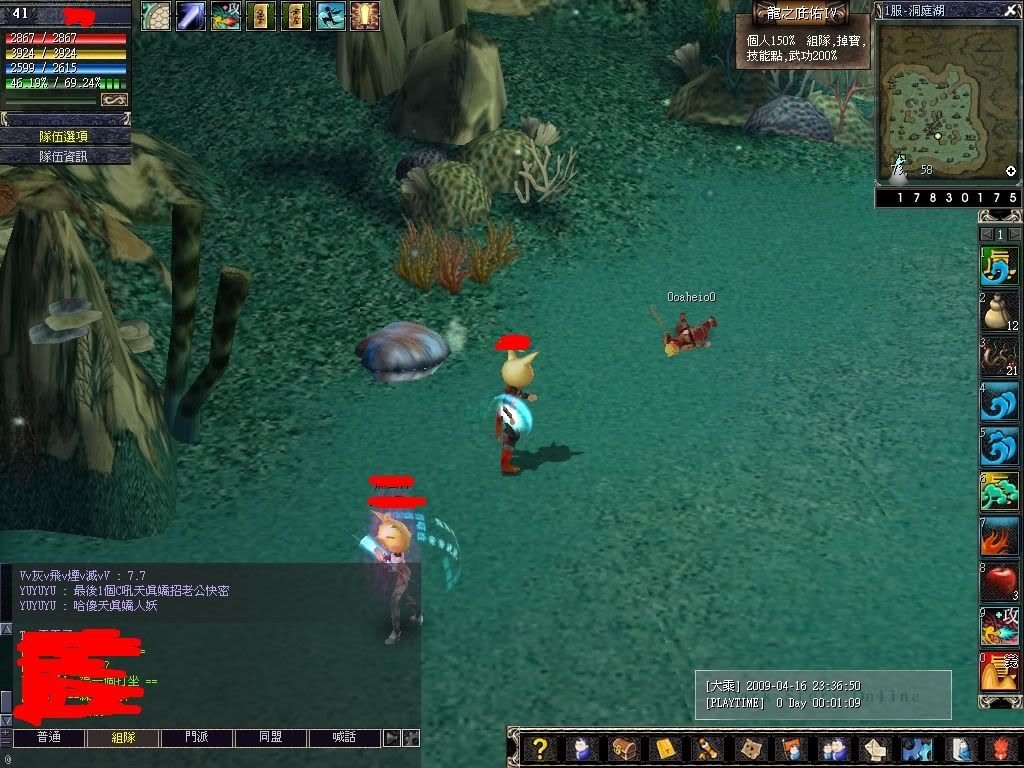Open the treasure chest inventory icon

pos(621,749)
